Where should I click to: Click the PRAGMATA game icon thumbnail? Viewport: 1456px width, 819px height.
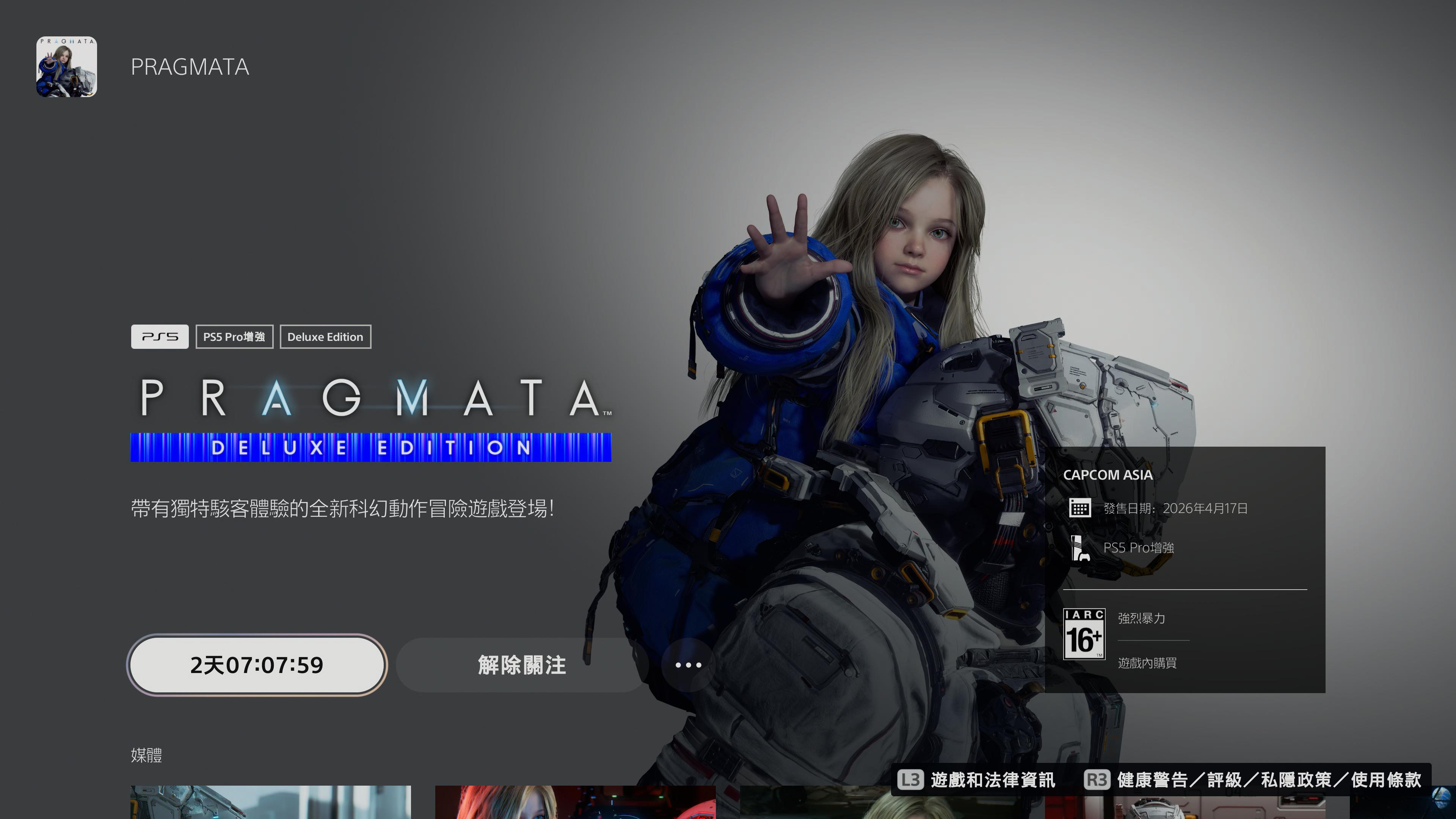[x=67, y=67]
